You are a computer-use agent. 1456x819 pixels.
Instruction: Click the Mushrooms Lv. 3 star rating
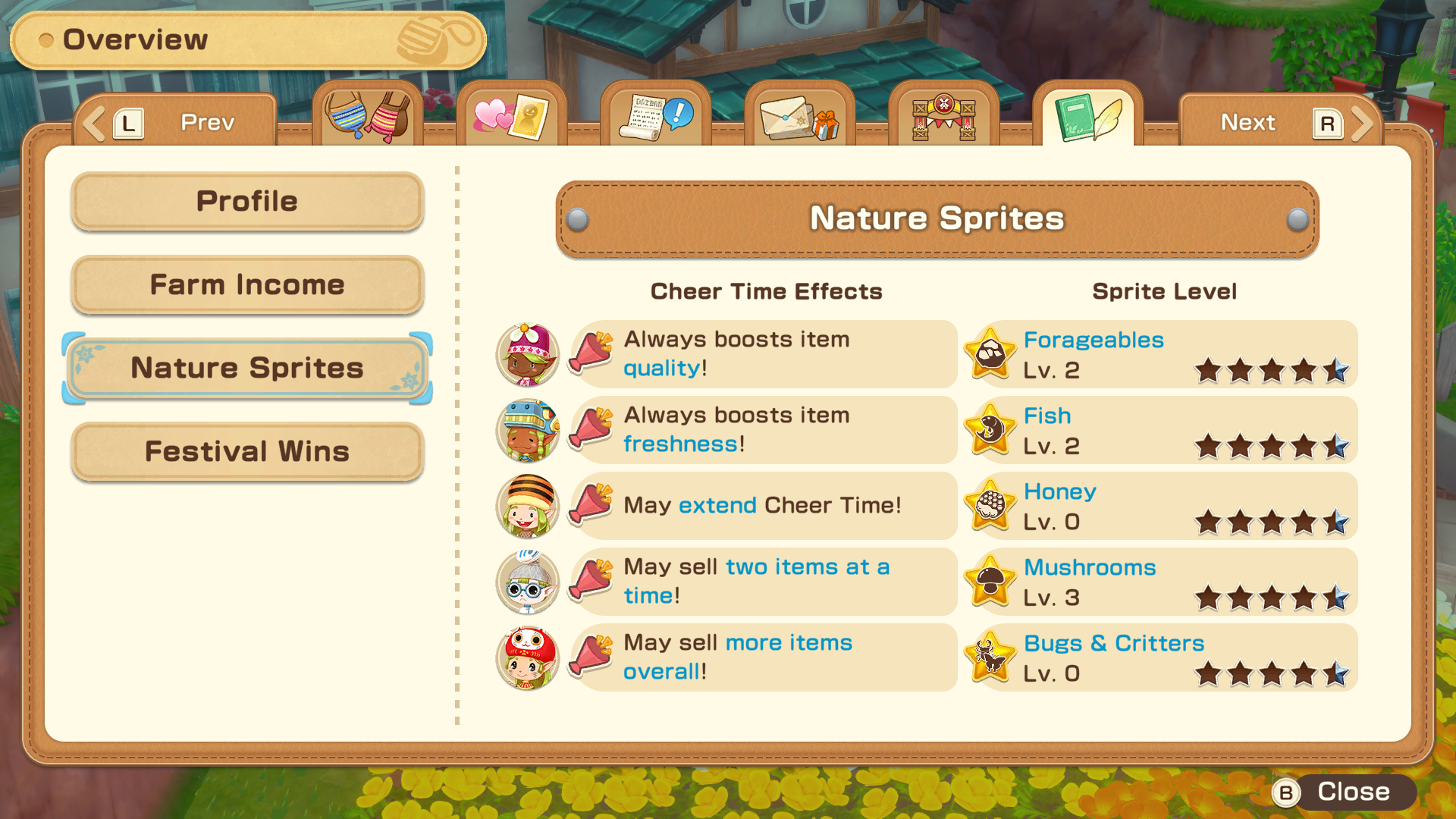click(1272, 598)
